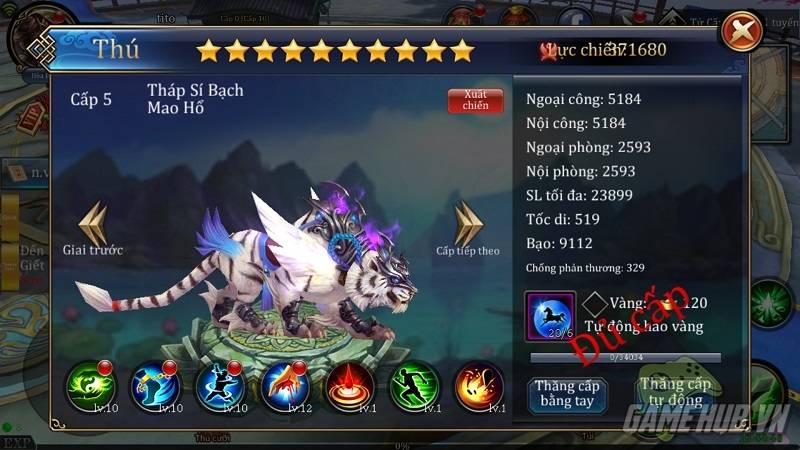
Task: Open the red claw slash skill lv.12
Action: click(x=285, y=386)
